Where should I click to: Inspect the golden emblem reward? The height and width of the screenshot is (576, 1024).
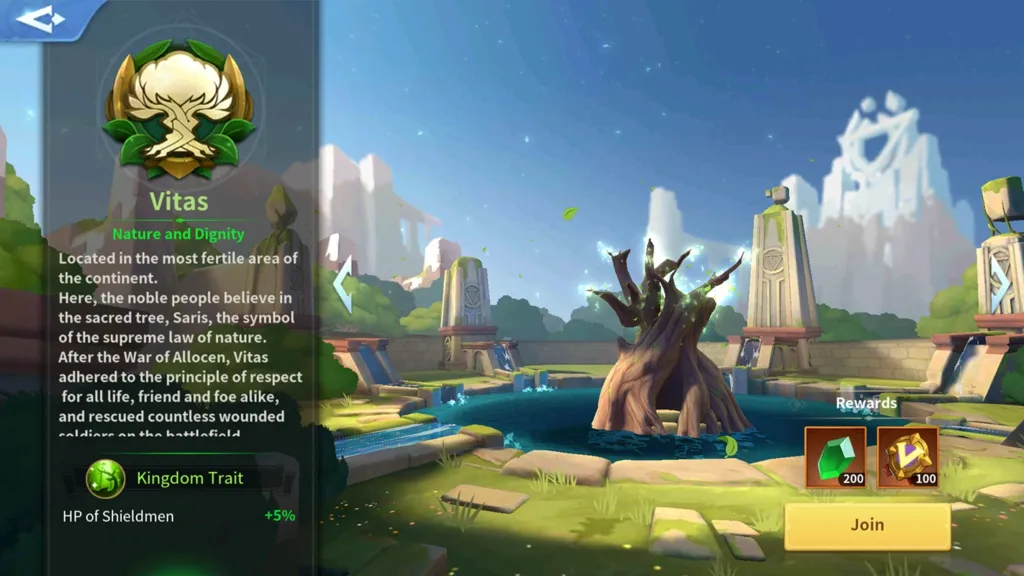click(x=908, y=458)
